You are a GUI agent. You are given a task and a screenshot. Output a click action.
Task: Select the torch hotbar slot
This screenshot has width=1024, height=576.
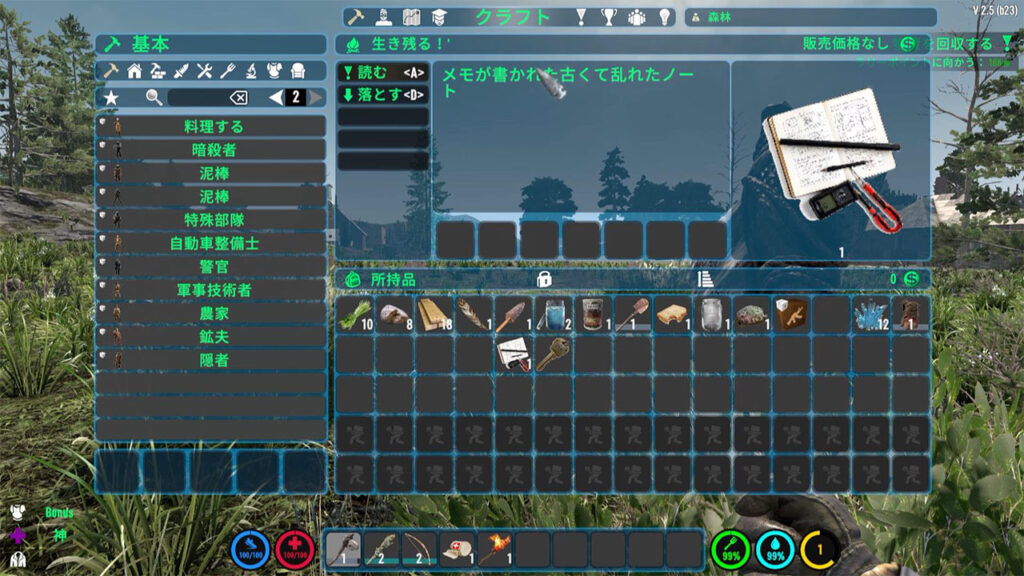(x=496, y=549)
